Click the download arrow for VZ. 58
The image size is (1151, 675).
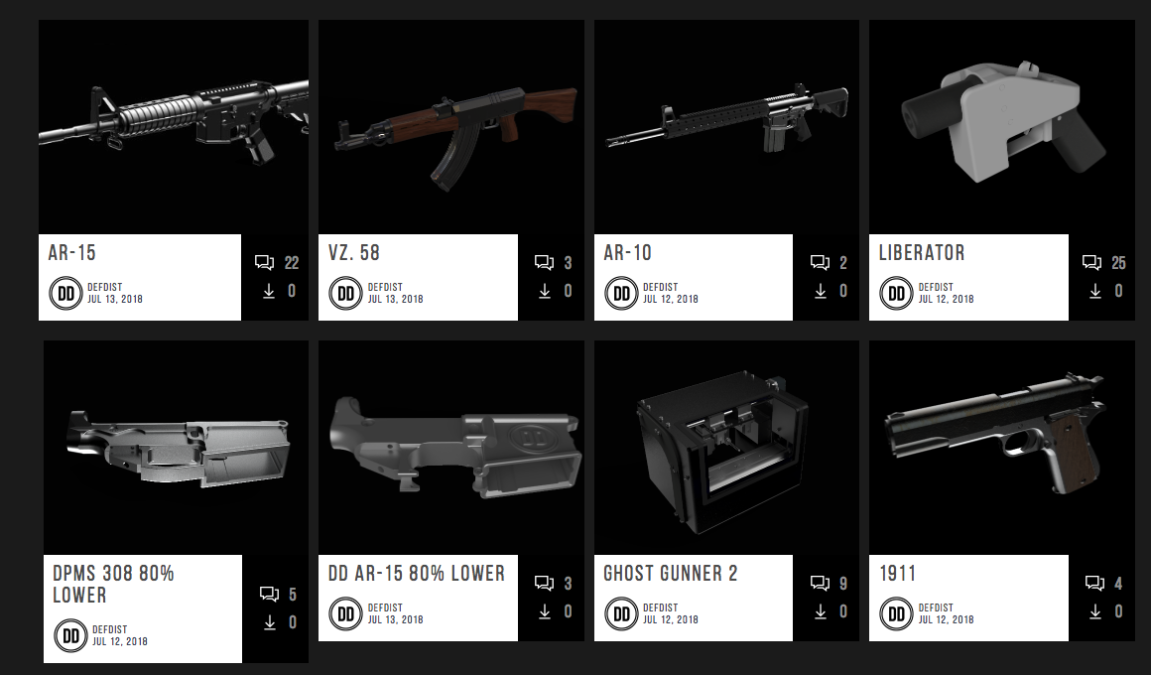(545, 291)
